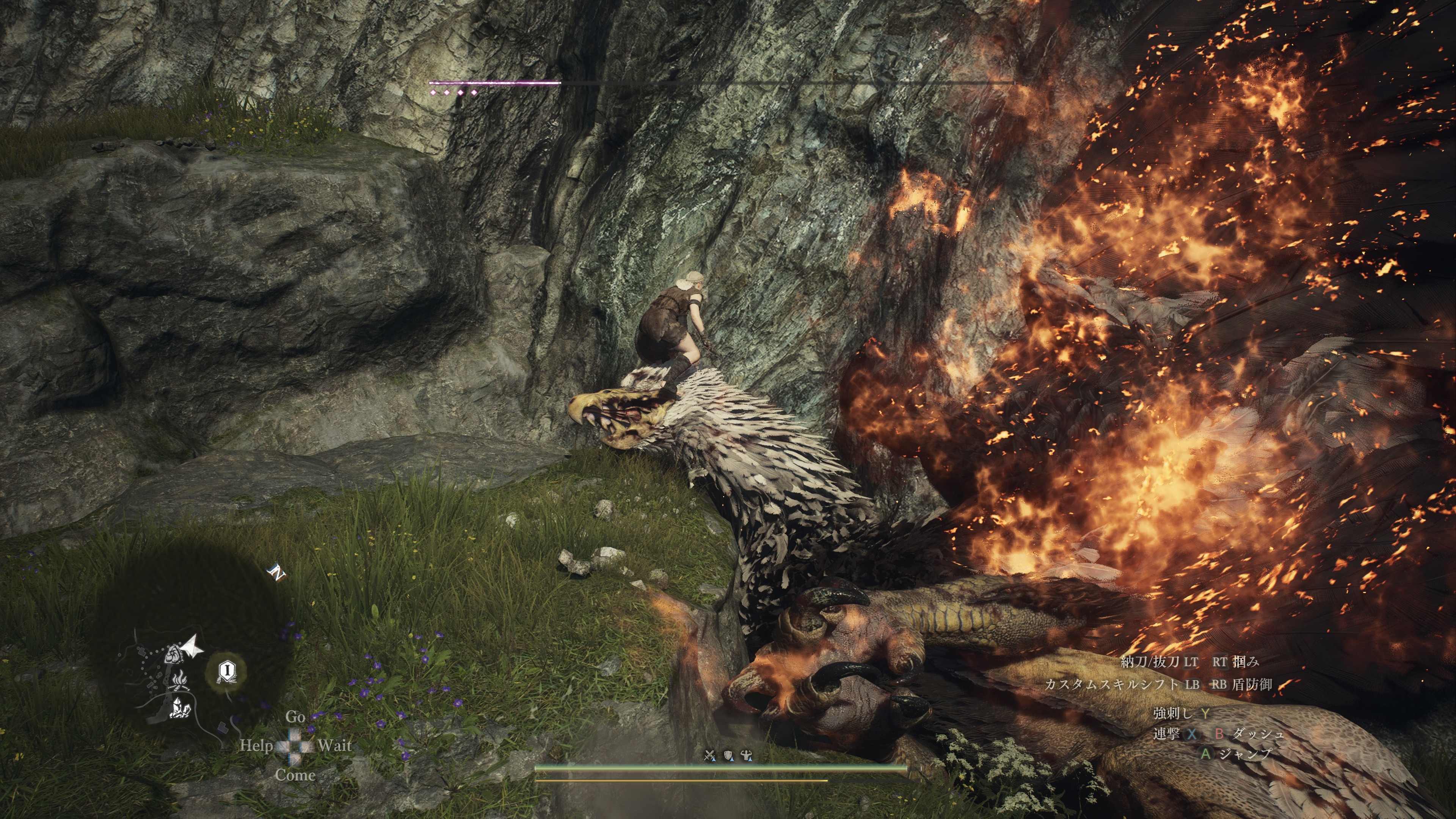Inspect the shield defense buff icon

point(728,755)
